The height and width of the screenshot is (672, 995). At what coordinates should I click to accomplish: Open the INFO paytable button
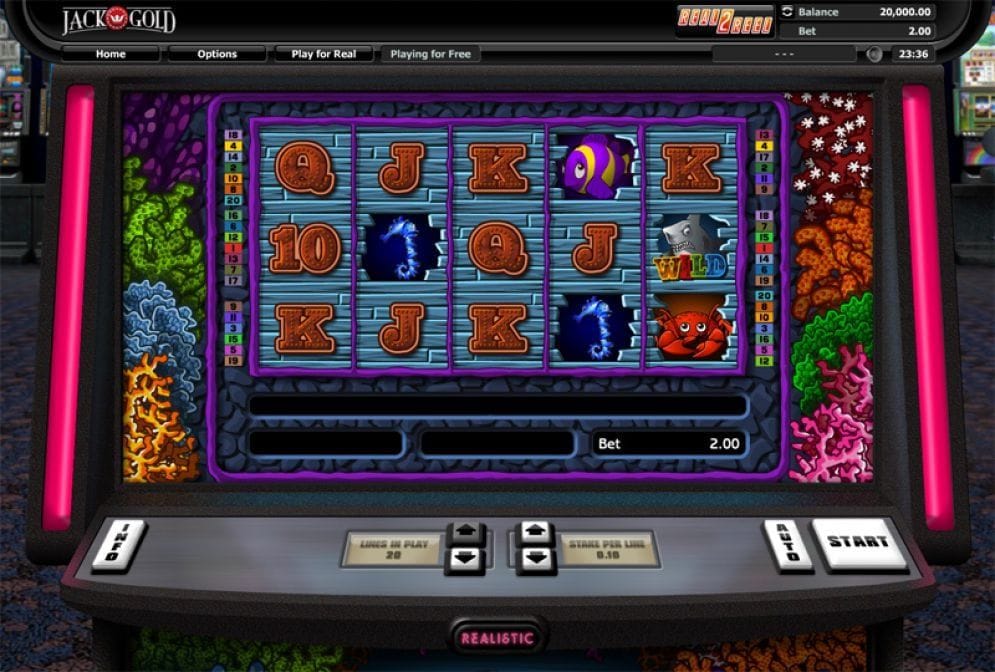point(118,544)
